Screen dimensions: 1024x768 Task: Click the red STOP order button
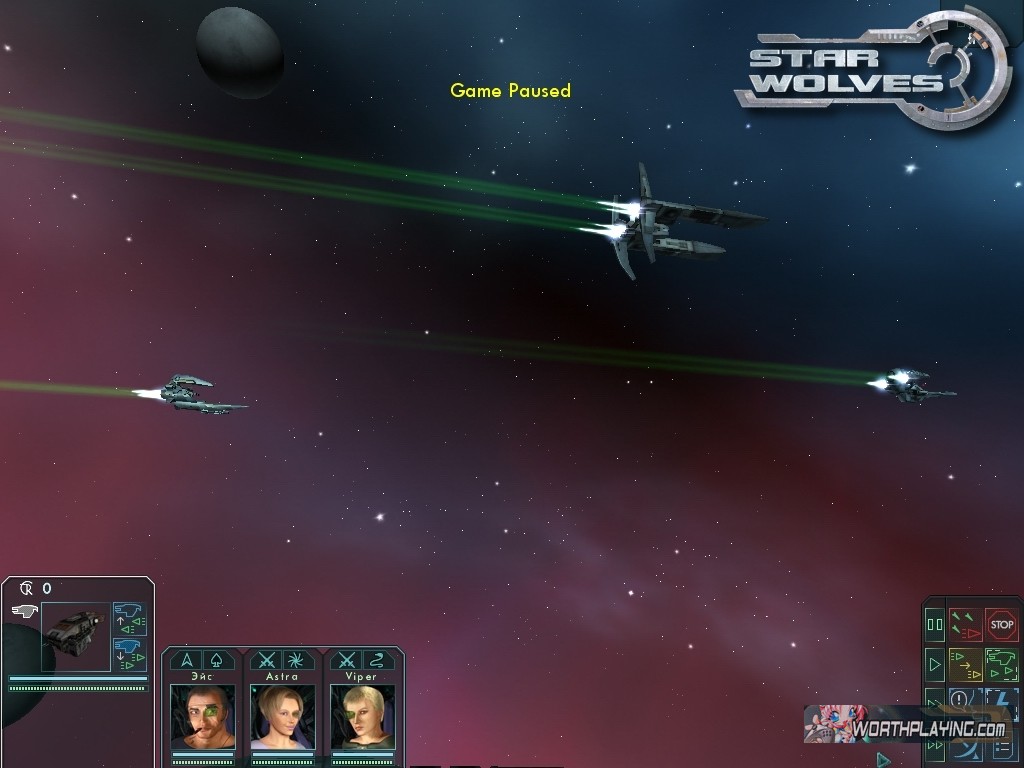pyautogui.click(x=1001, y=625)
